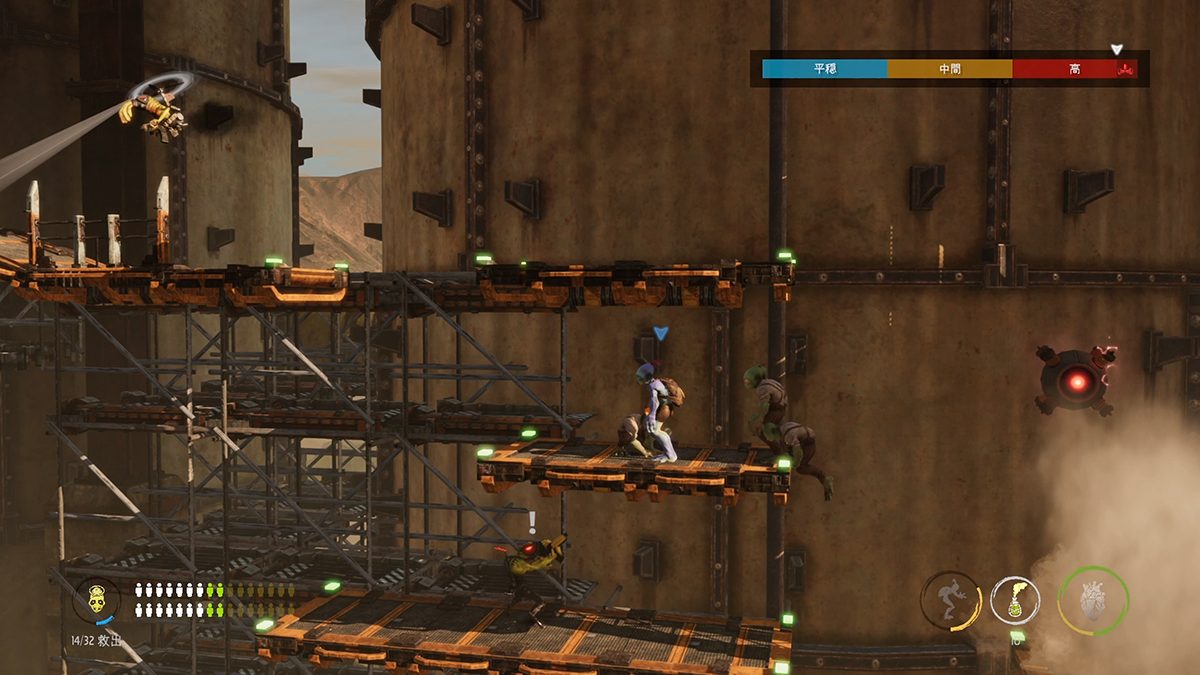Click the heart icon with green ring
Screen dimensions: 1200x675
pos(1093,601)
